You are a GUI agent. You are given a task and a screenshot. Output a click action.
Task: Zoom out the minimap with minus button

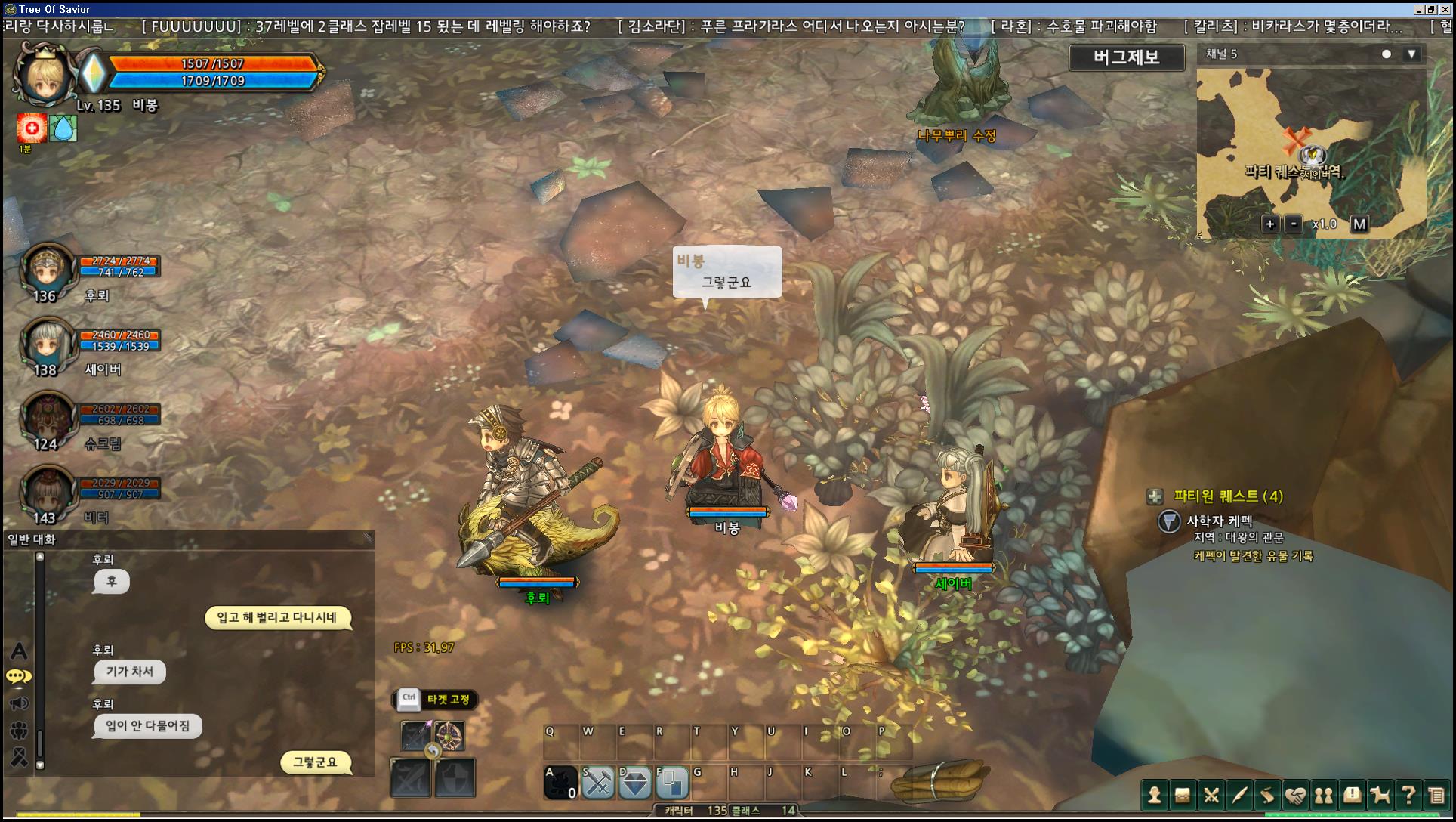pos(1294,224)
